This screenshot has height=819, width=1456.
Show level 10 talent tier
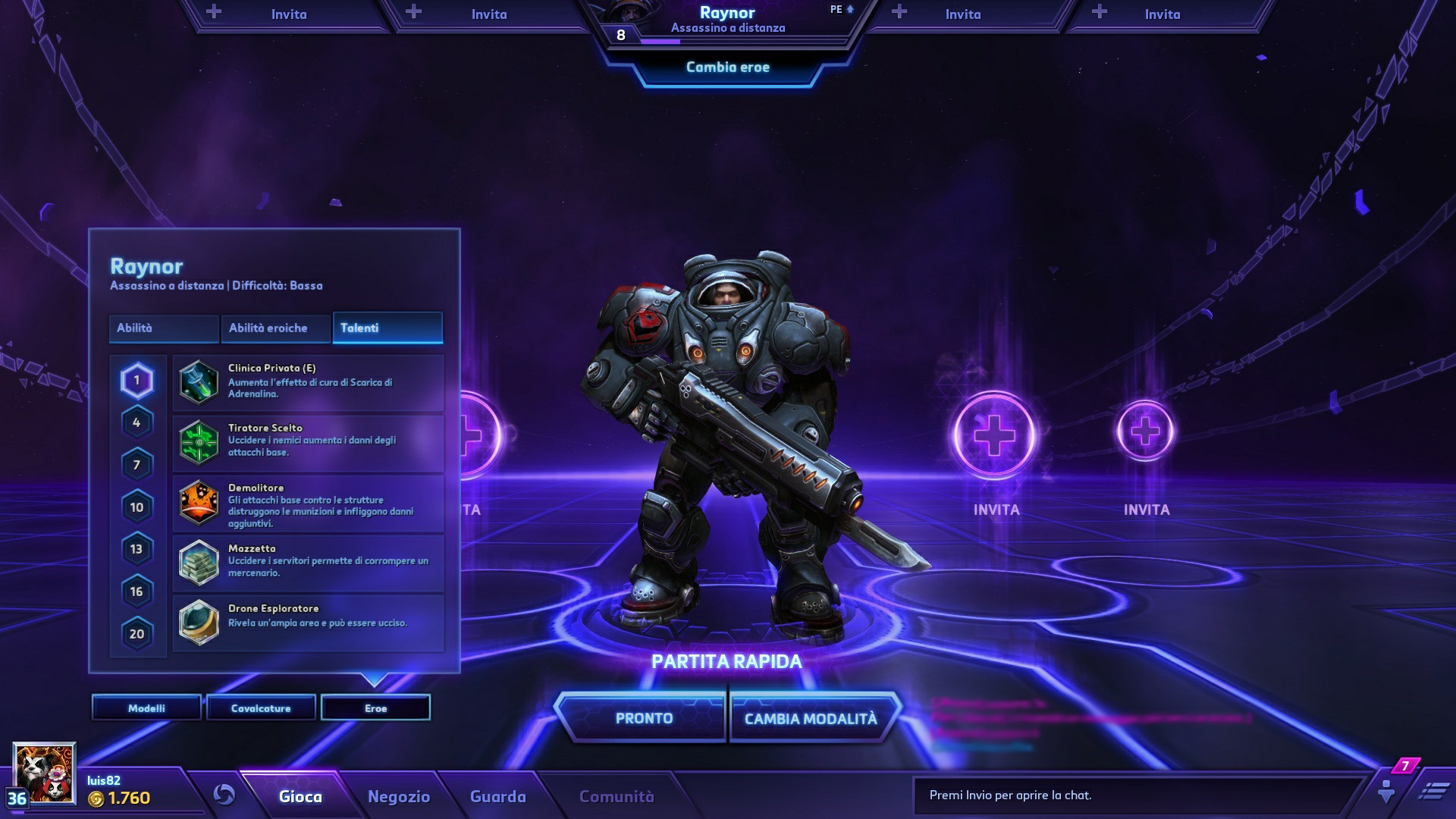point(136,507)
